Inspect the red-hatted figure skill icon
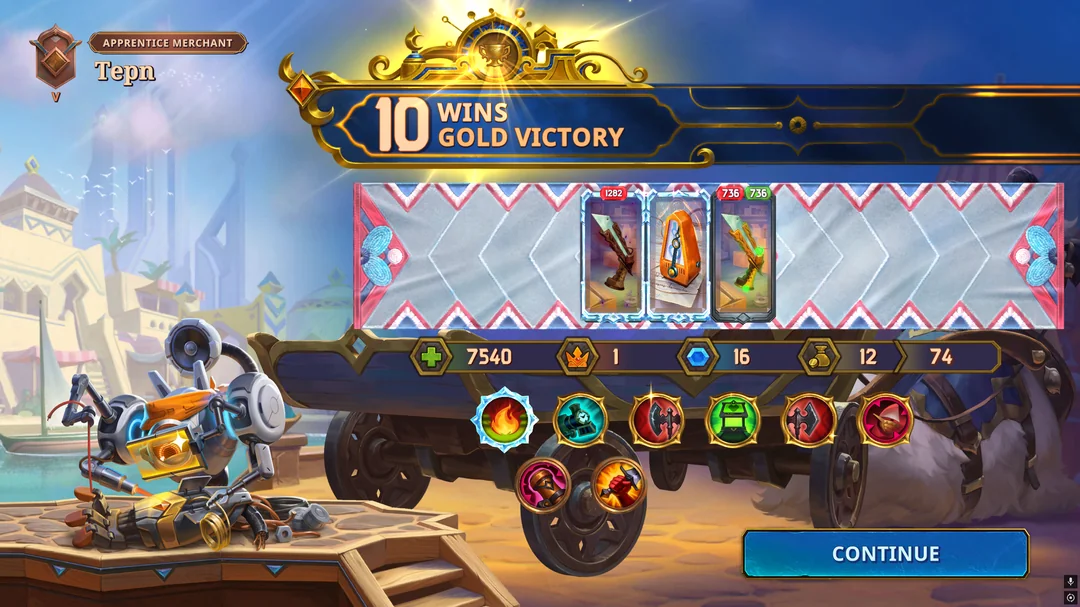1080x607 pixels. click(x=885, y=419)
